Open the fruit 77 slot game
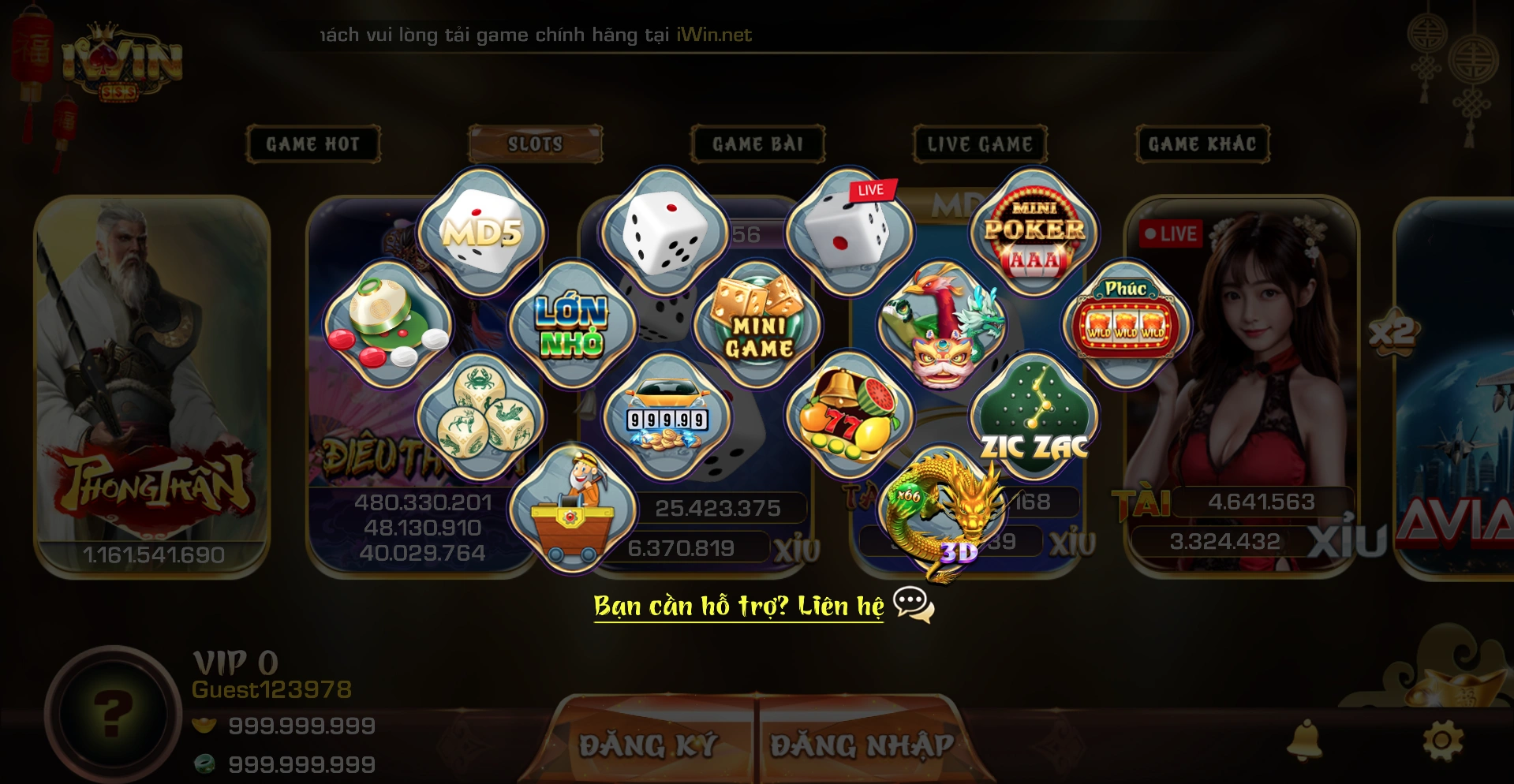 coord(850,416)
